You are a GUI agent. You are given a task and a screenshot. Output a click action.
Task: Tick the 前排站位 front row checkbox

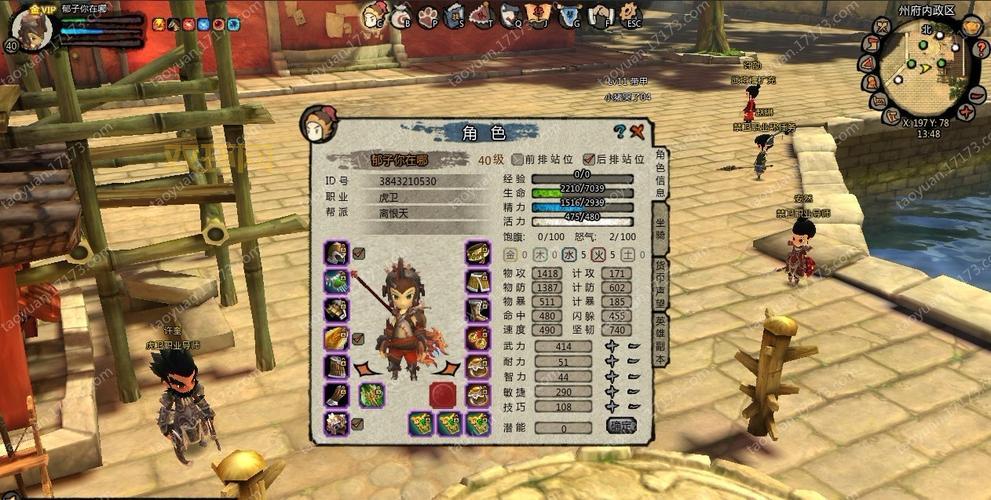(x=517, y=158)
